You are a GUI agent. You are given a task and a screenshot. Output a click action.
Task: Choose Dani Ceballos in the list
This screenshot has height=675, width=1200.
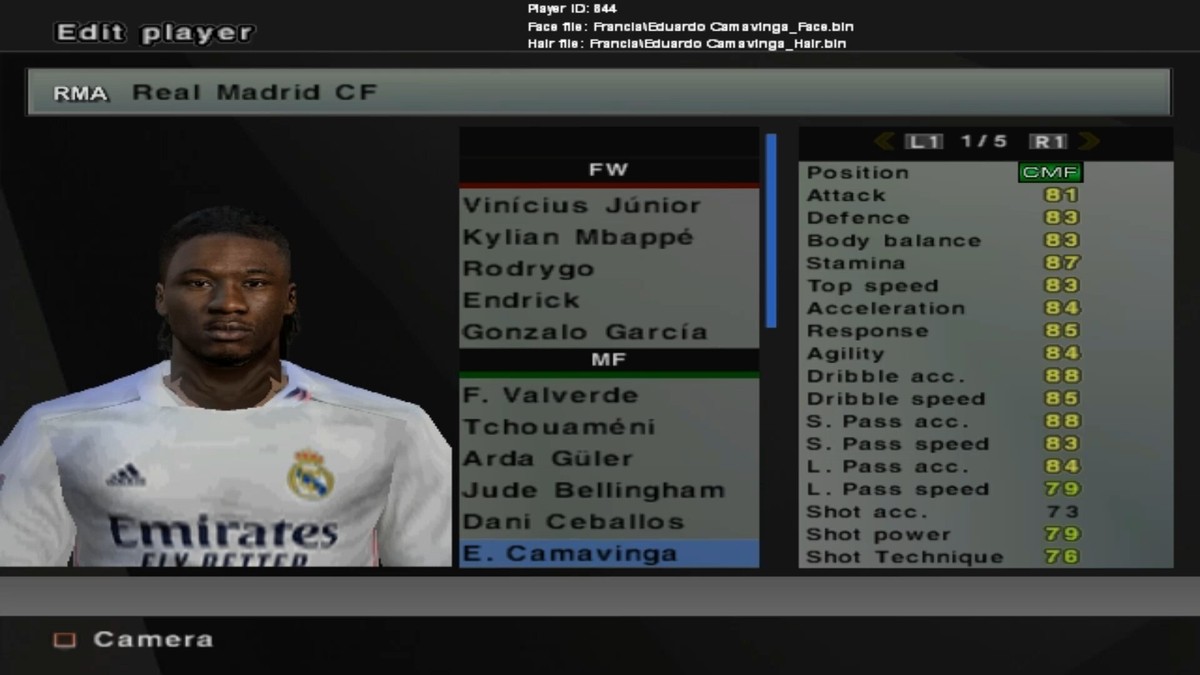coord(573,522)
